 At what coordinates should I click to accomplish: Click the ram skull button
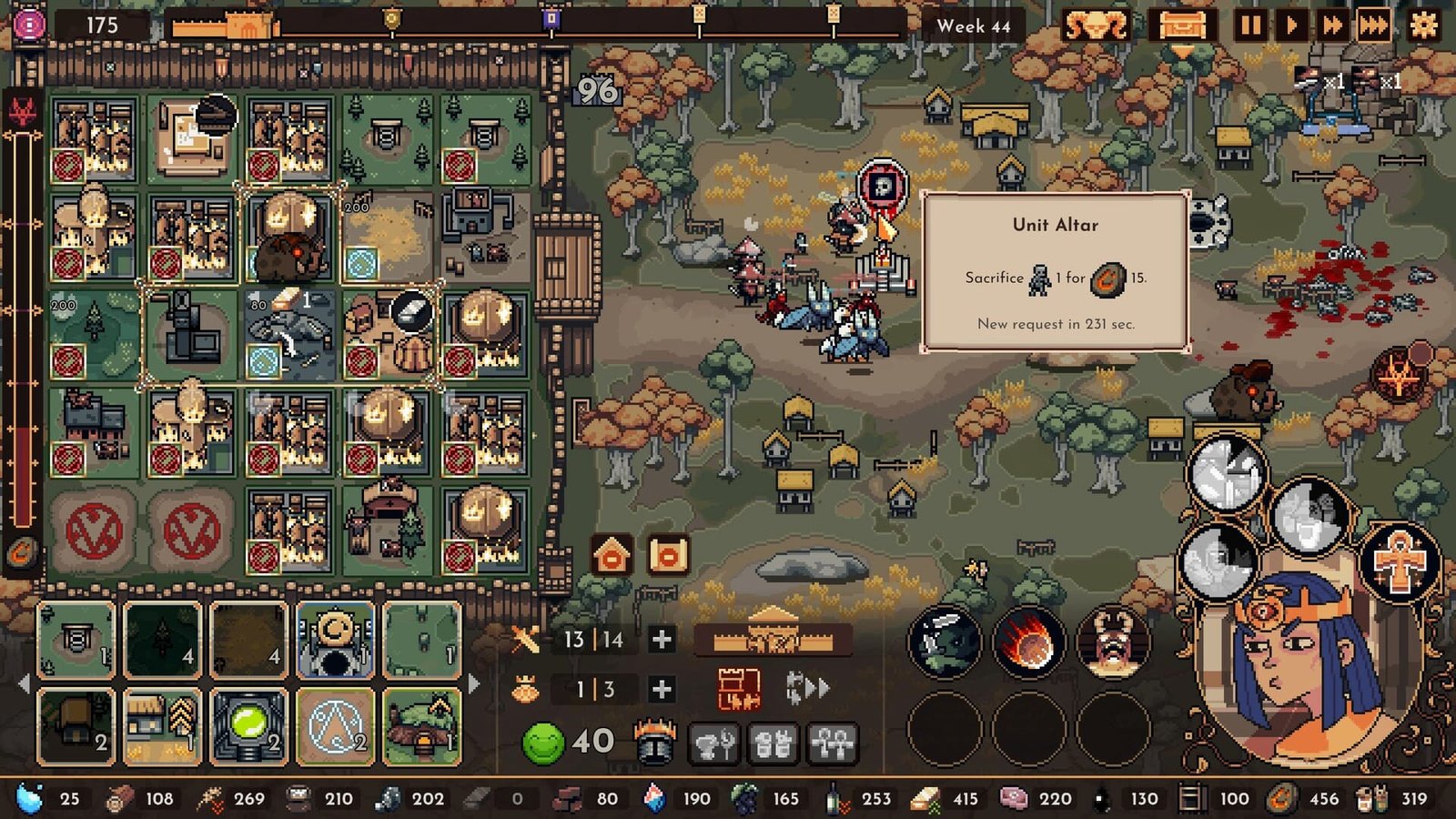pyautogui.click(x=1097, y=25)
